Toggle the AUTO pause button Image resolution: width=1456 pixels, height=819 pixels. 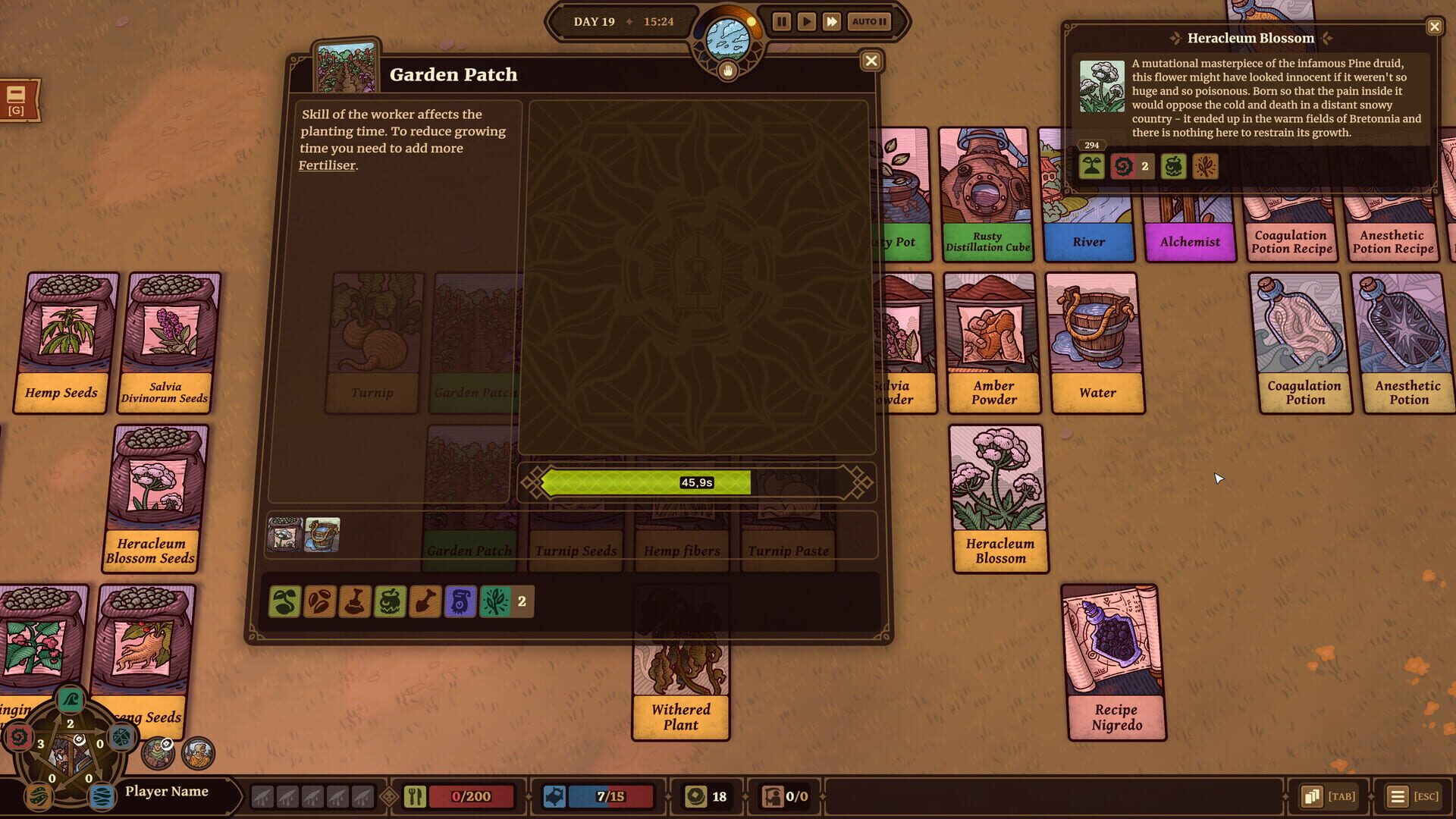click(x=869, y=21)
